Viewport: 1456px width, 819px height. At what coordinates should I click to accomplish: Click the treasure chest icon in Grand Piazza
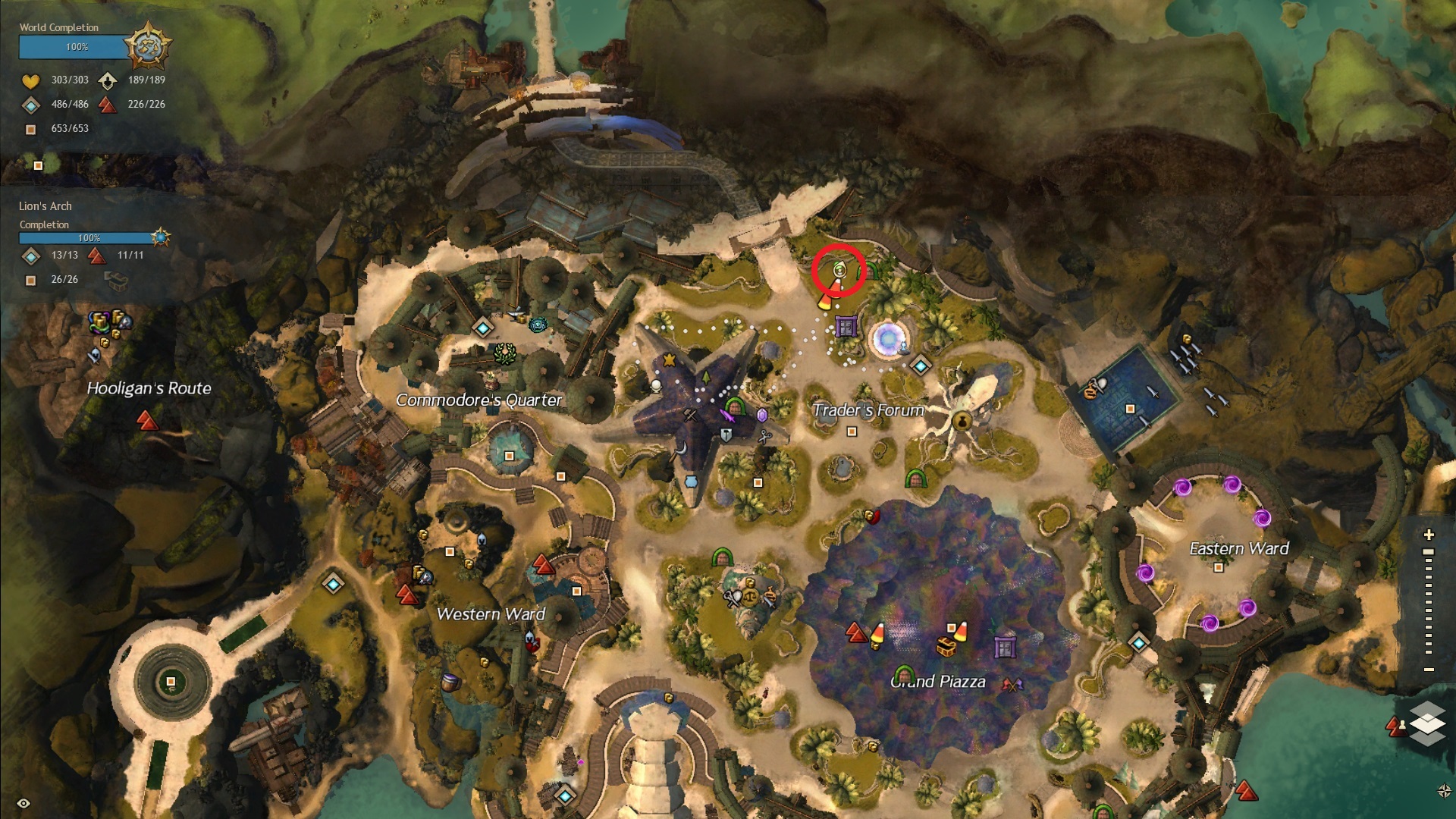click(945, 647)
